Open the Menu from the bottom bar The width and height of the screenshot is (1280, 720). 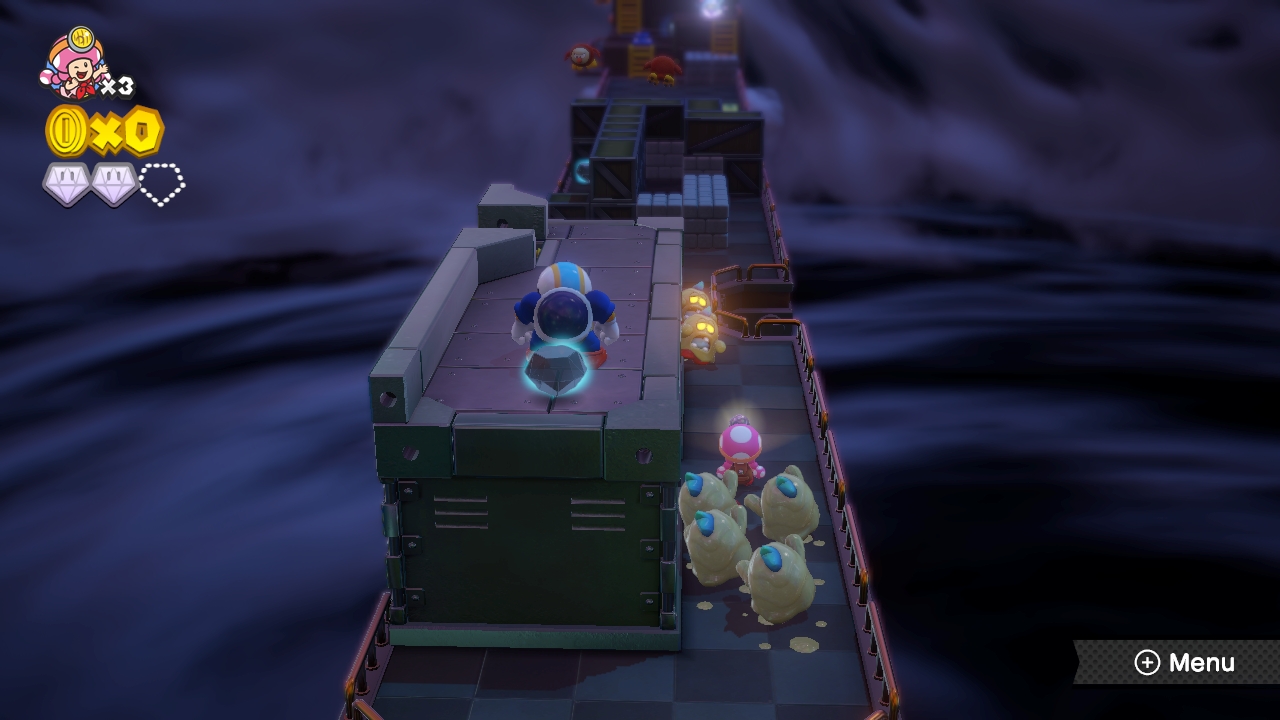(x=1190, y=662)
